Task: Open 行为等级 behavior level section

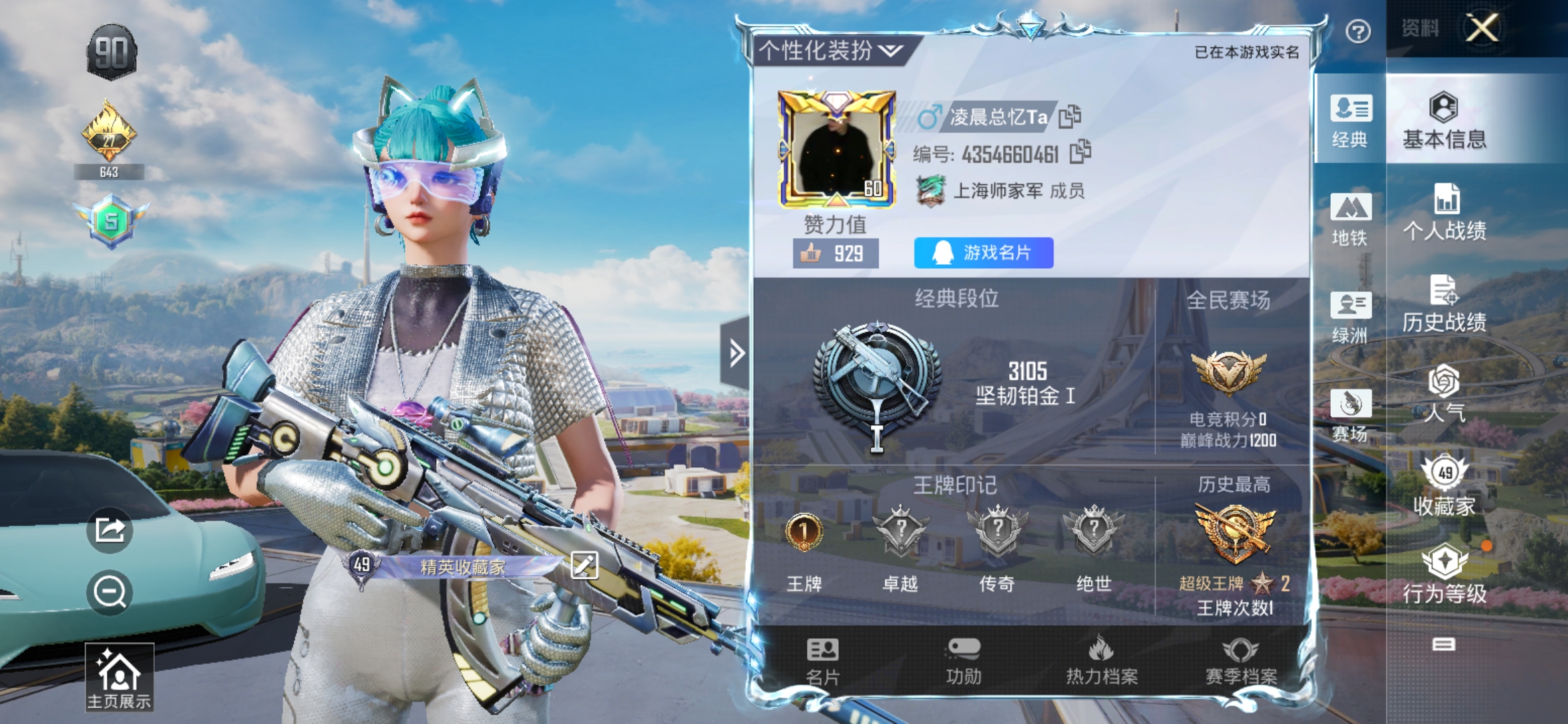Action: pyautogui.click(x=1444, y=575)
